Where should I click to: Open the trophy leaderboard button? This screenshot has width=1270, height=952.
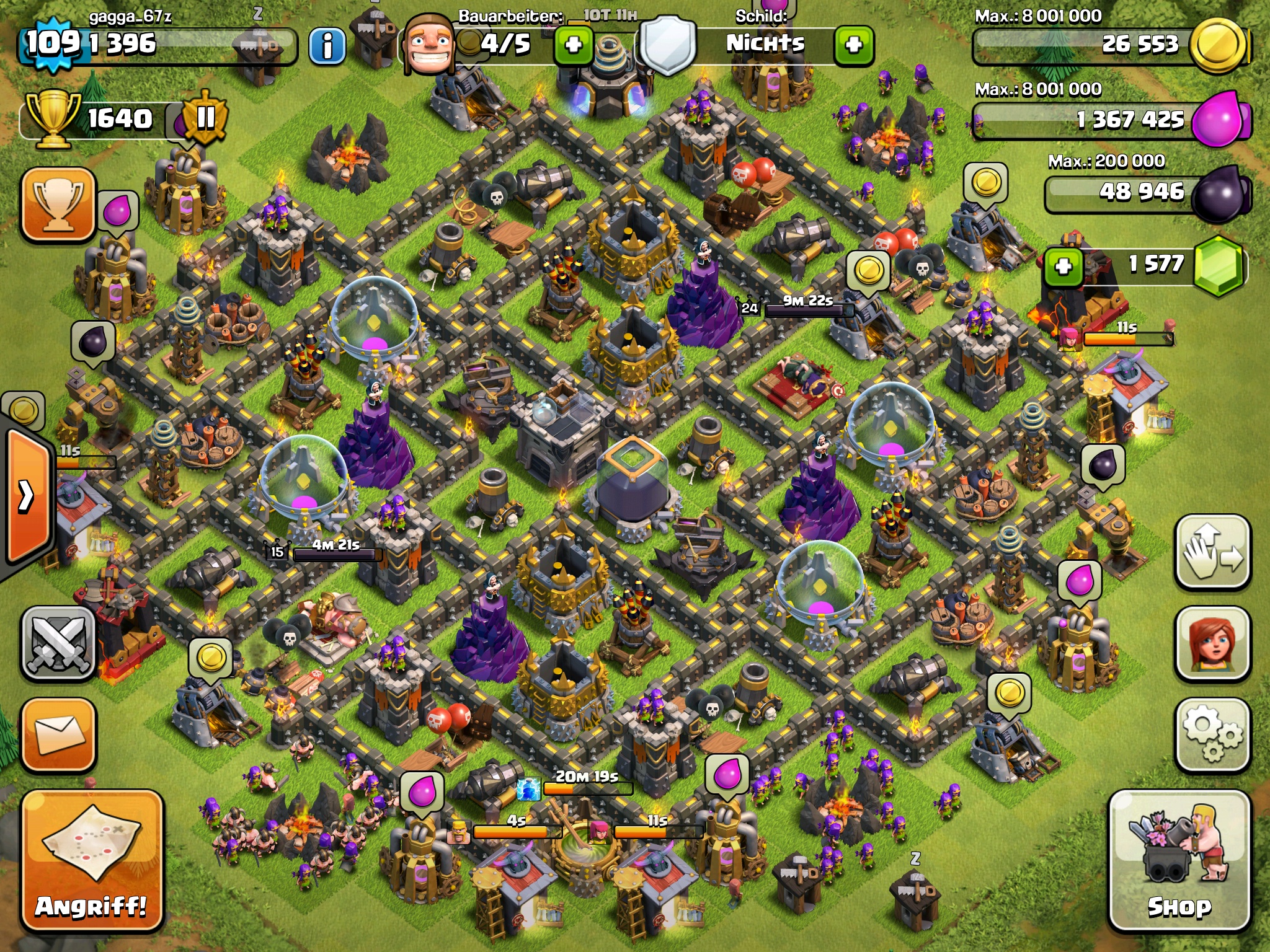pyautogui.click(x=59, y=203)
